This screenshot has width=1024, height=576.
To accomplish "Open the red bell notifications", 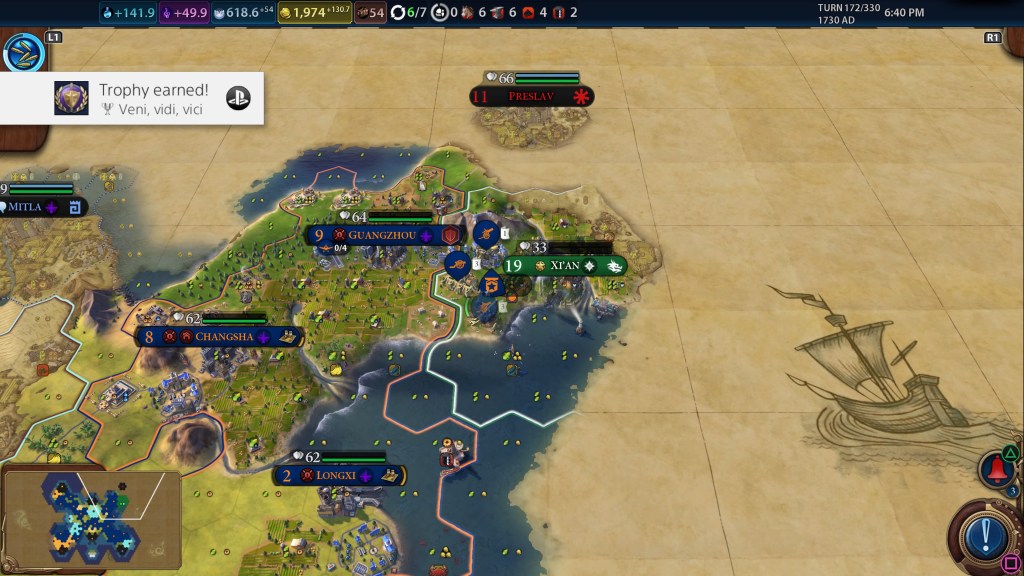I will pyautogui.click(x=996, y=468).
